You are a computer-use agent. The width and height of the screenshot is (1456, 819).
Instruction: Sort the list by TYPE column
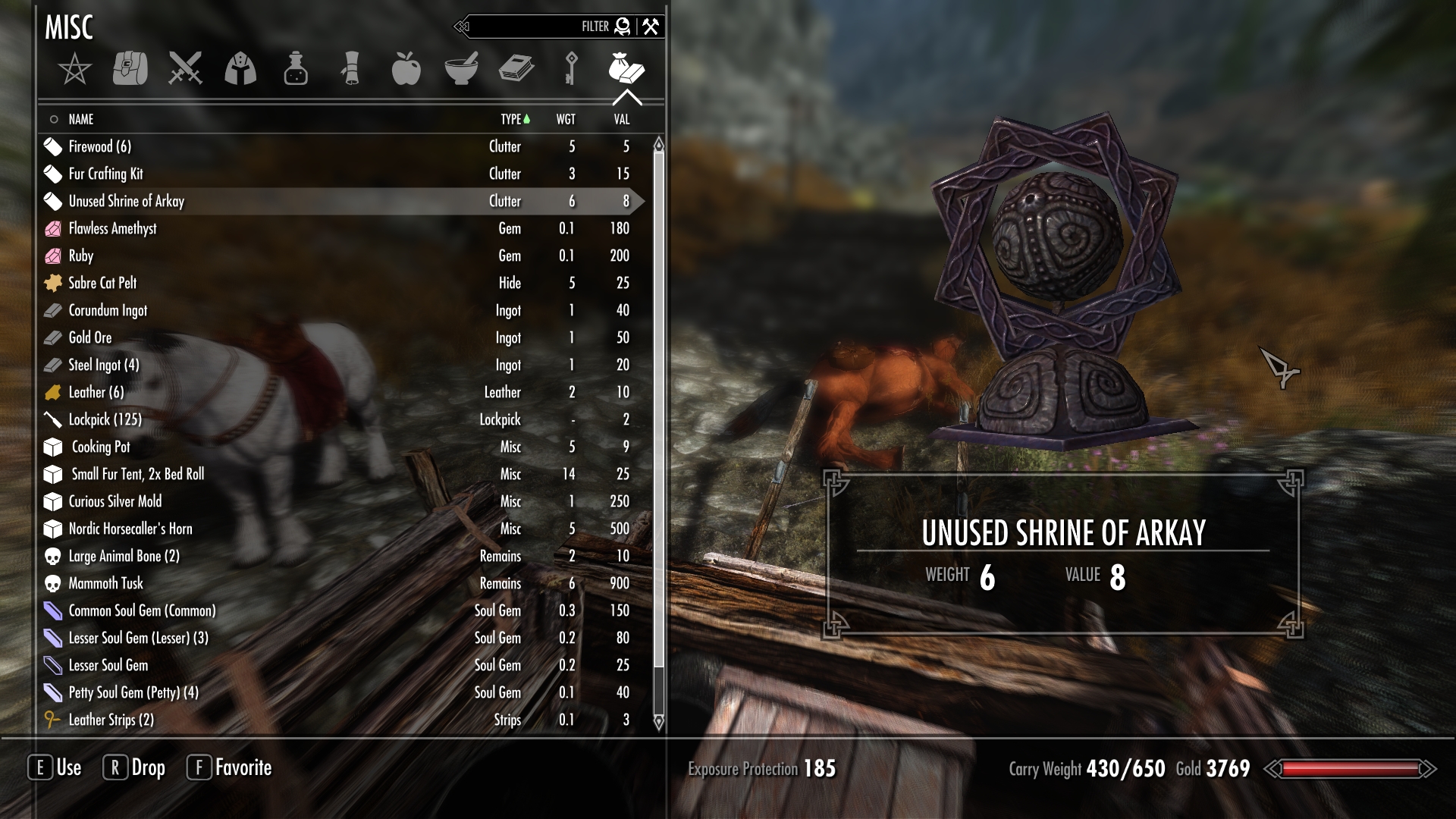point(511,119)
